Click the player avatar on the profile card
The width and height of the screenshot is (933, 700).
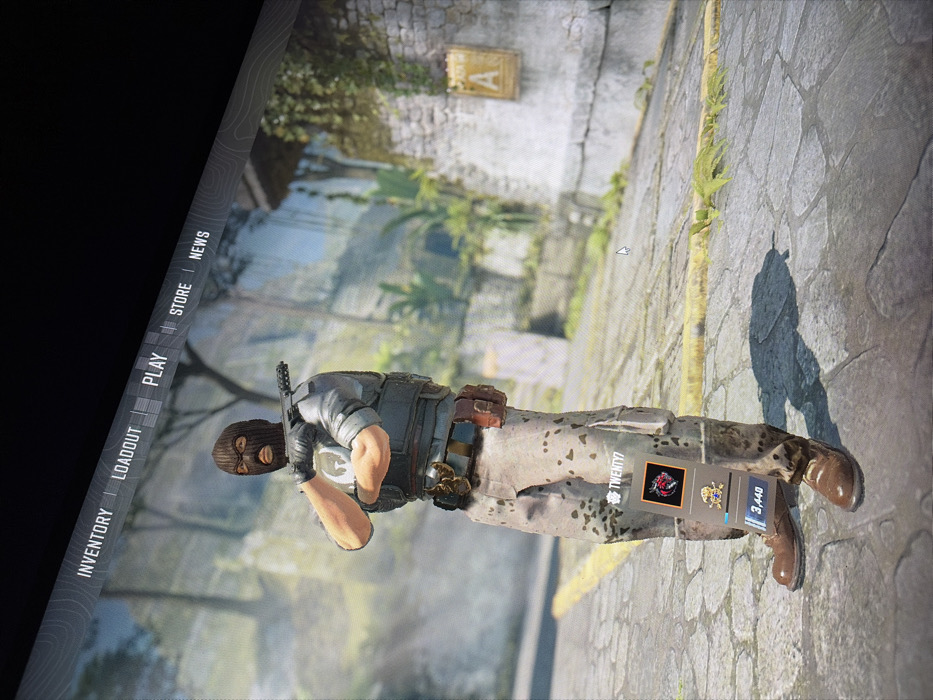[x=663, y=486]
